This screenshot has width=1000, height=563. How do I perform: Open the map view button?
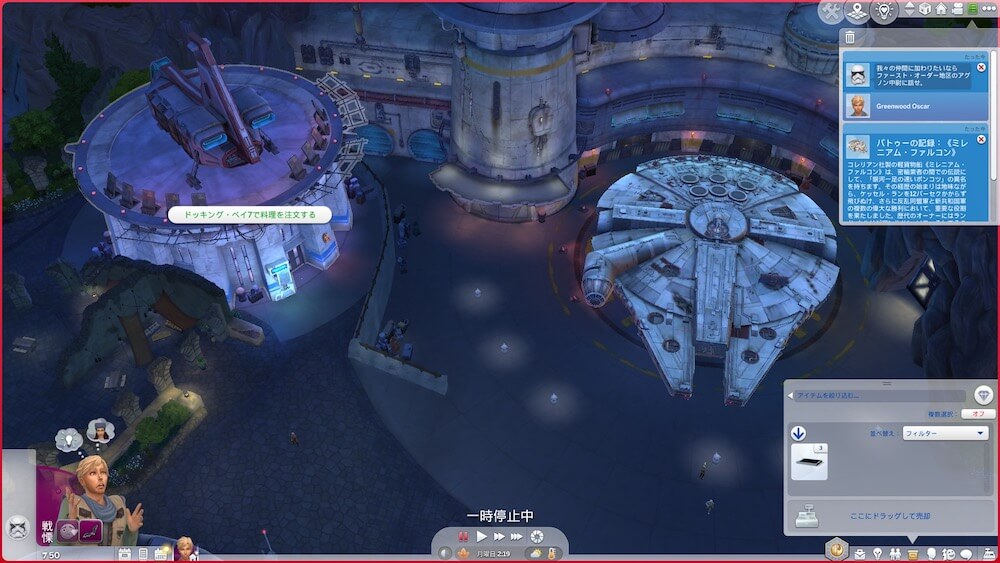point(857,11)
